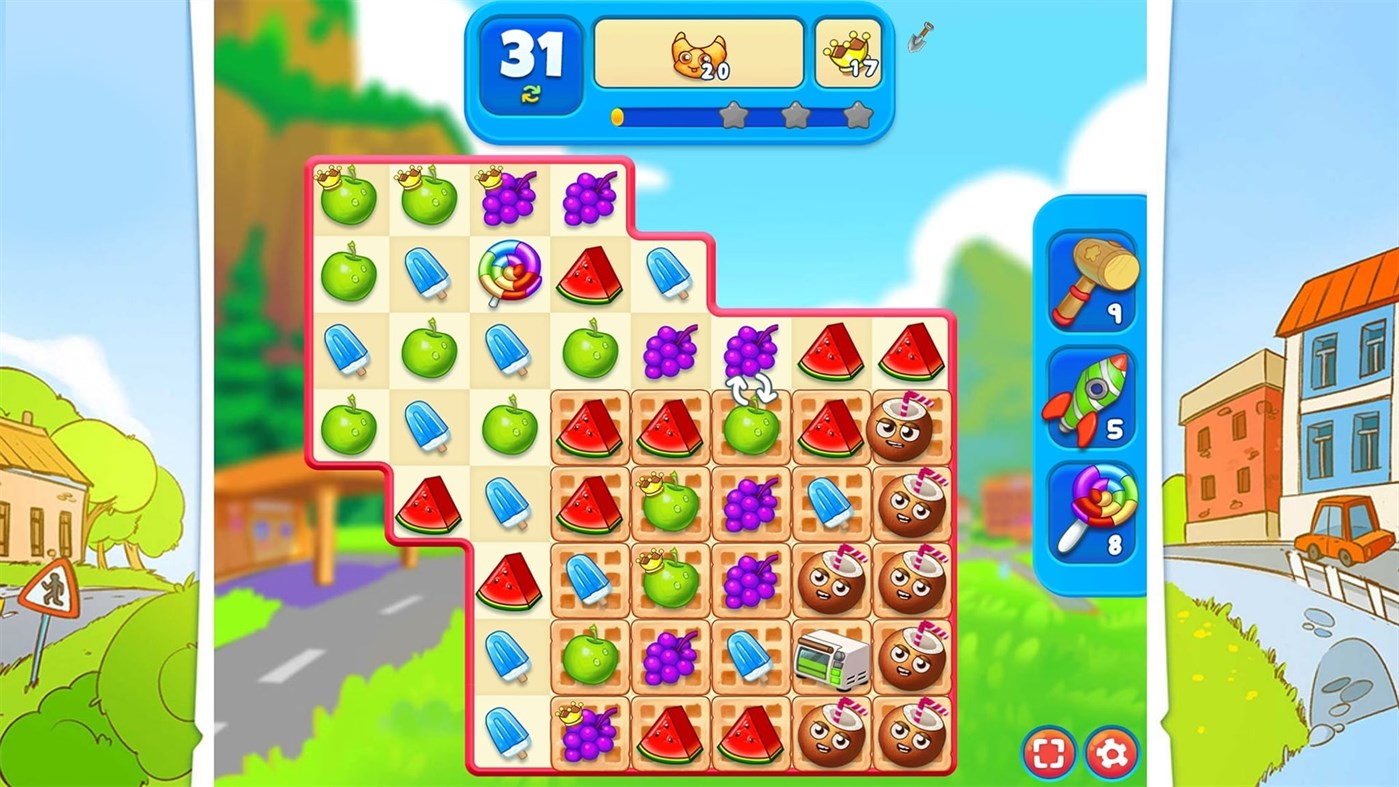Activate the rocket booster
The height and width of the screenshot is (787, 1399).
point(1090,400)
